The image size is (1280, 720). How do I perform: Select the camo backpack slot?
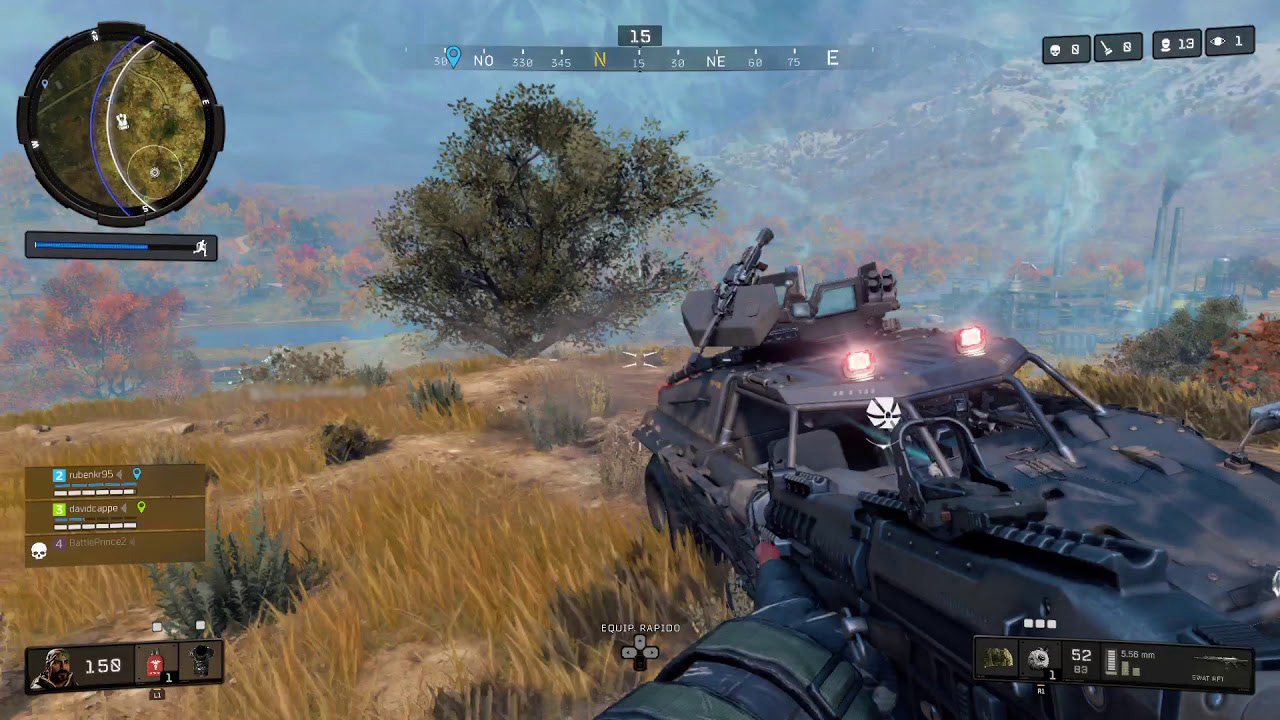click(x=998, y=659)
